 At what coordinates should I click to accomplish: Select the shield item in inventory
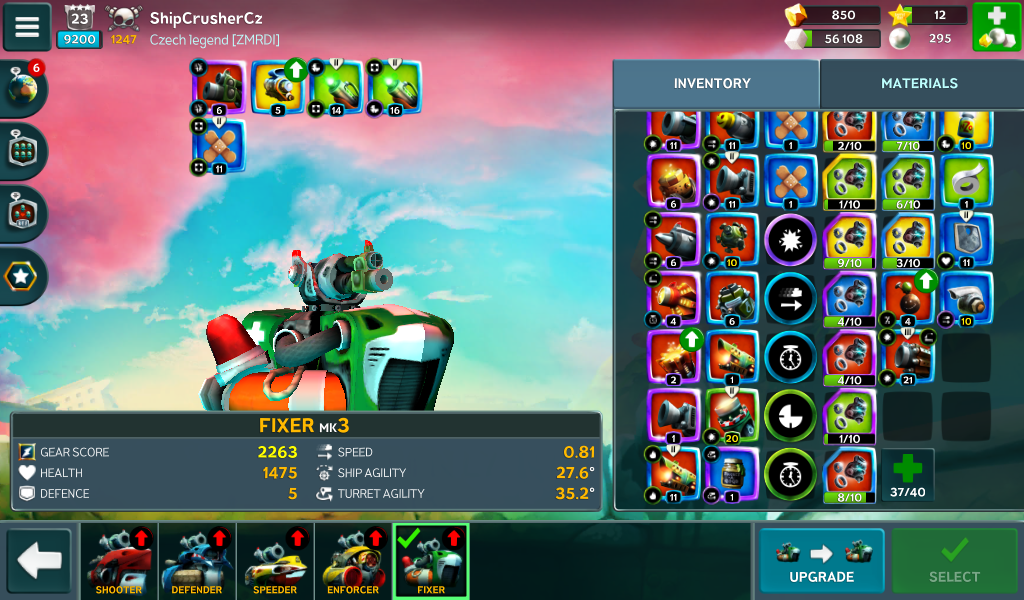pos(967,239)
